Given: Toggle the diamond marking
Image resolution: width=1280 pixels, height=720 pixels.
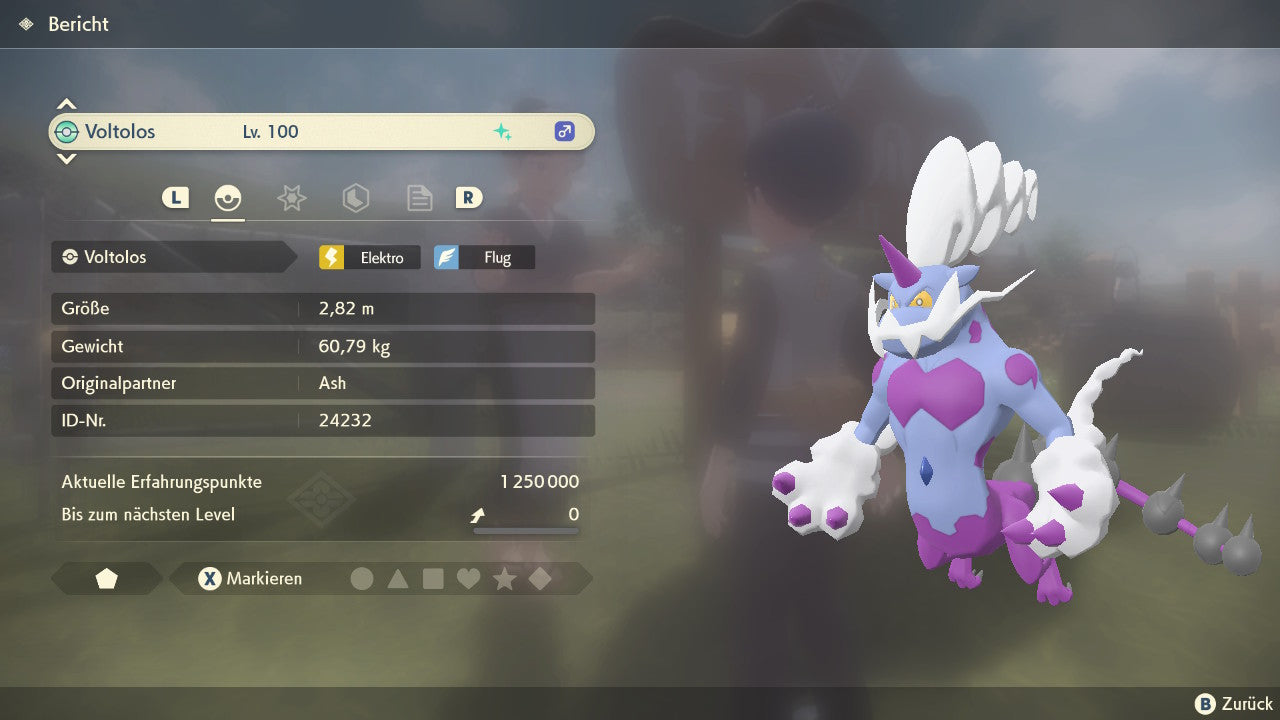Looking at the screenshot, I should tap(540, 579).
